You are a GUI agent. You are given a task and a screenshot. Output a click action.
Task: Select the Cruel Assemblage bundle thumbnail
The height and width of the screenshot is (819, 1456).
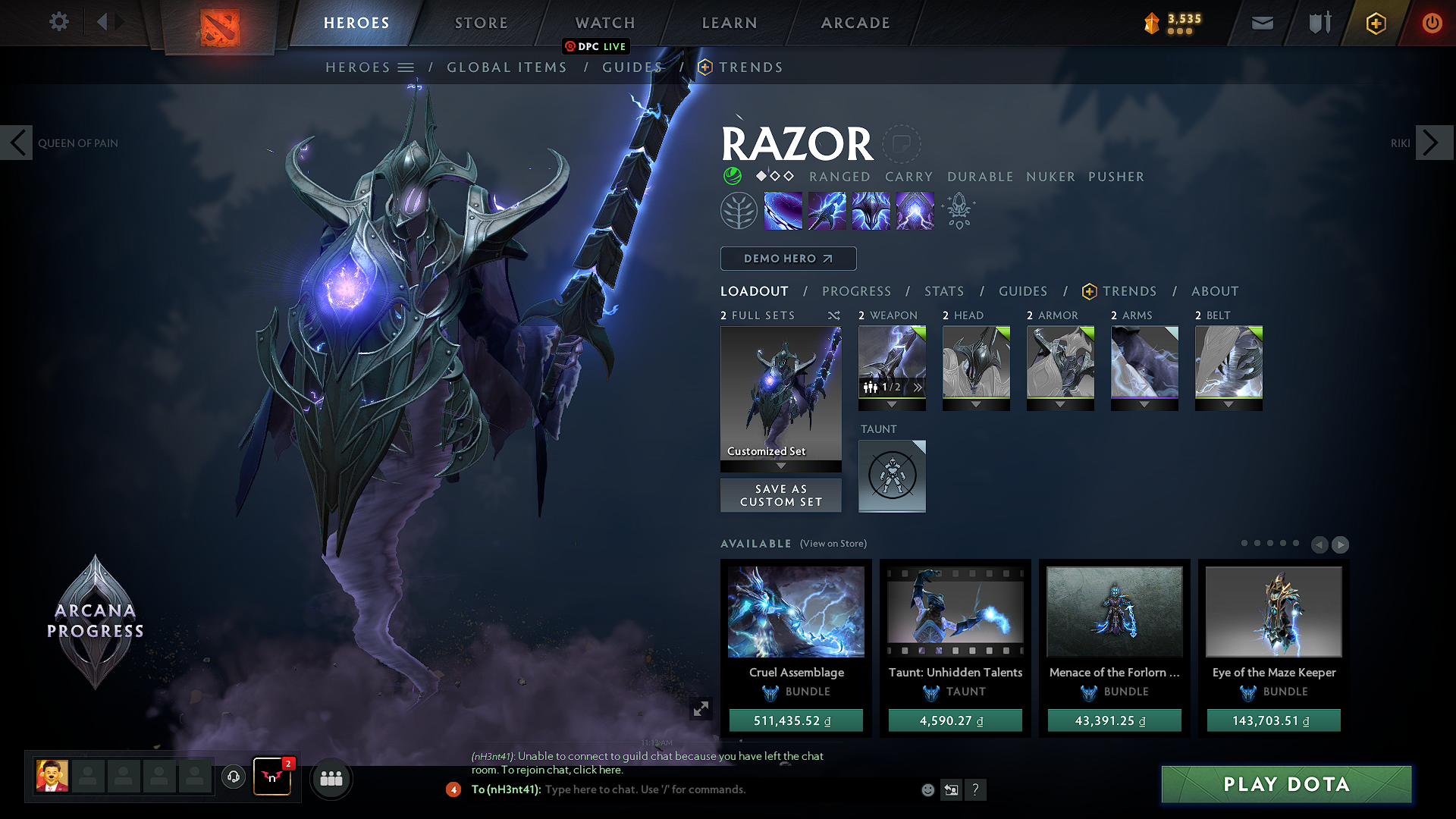795,612
